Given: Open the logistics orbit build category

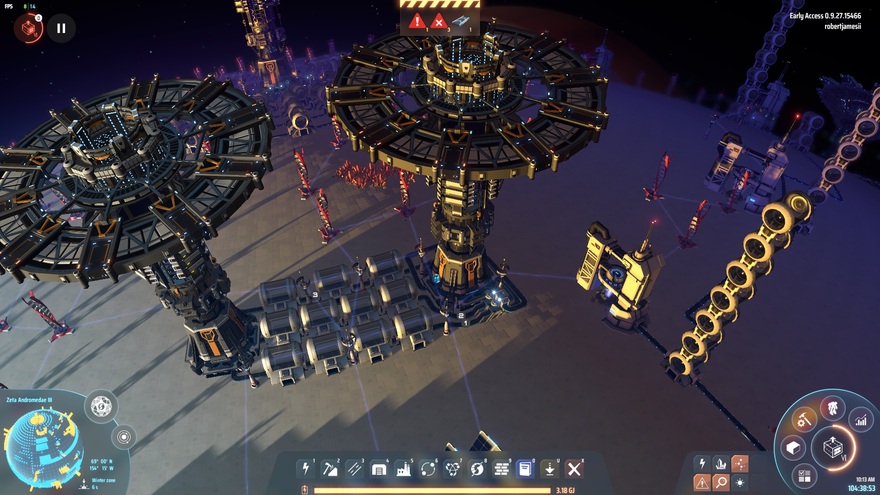Looking at the screenshot, I should tap(428, 468).
